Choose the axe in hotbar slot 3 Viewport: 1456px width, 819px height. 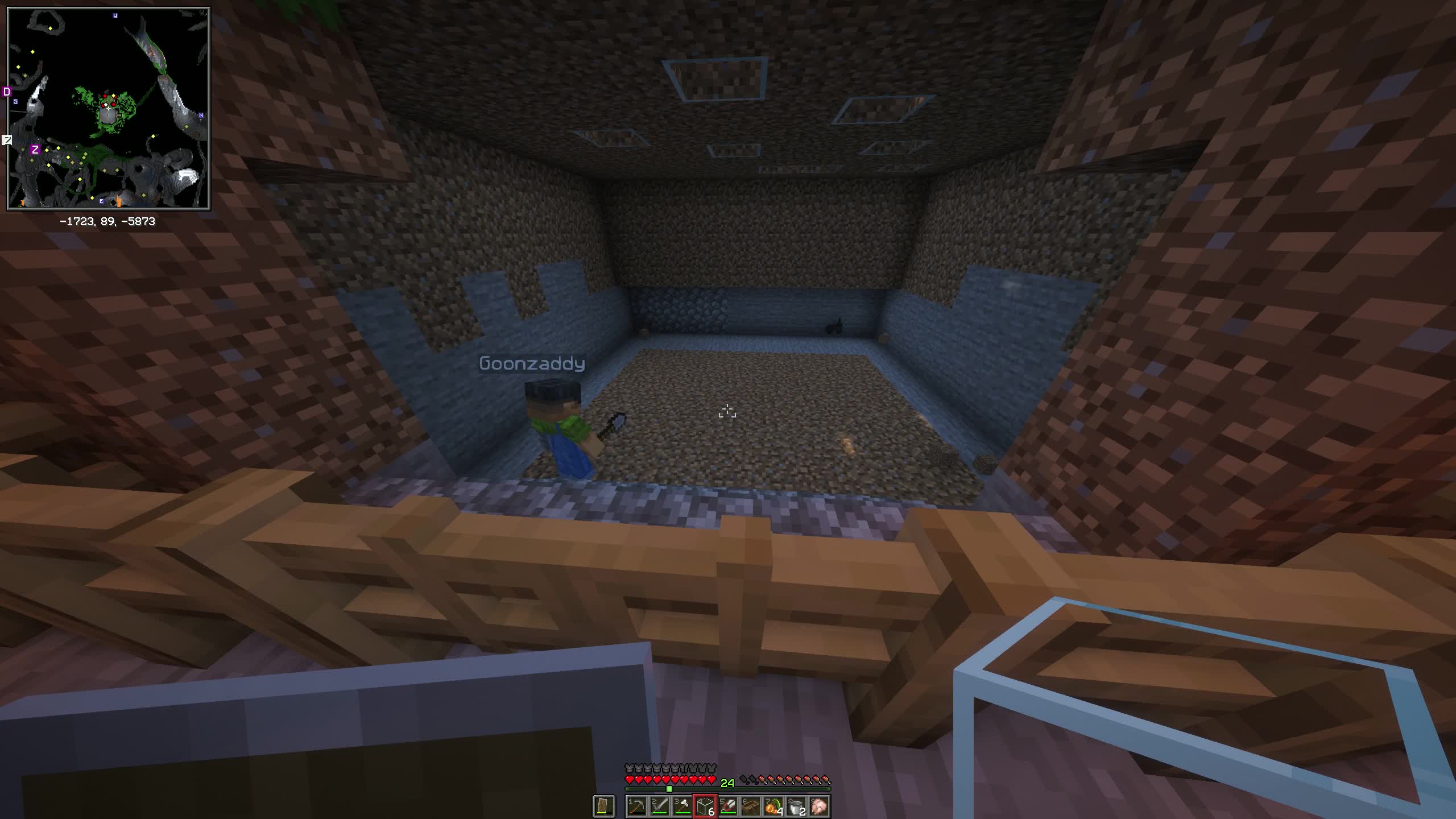[682, 806]
